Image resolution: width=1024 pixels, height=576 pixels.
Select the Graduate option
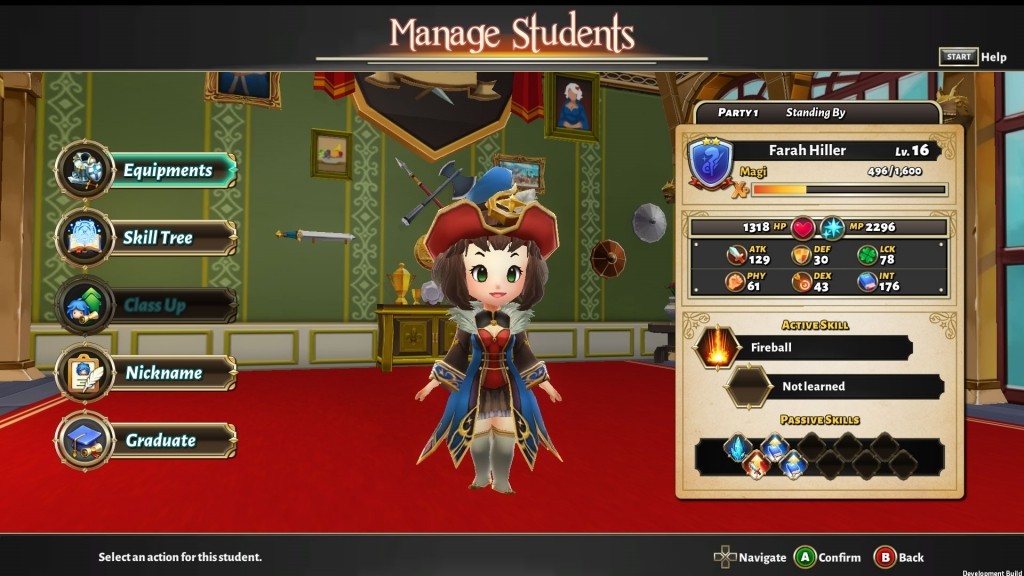point(160,440)
